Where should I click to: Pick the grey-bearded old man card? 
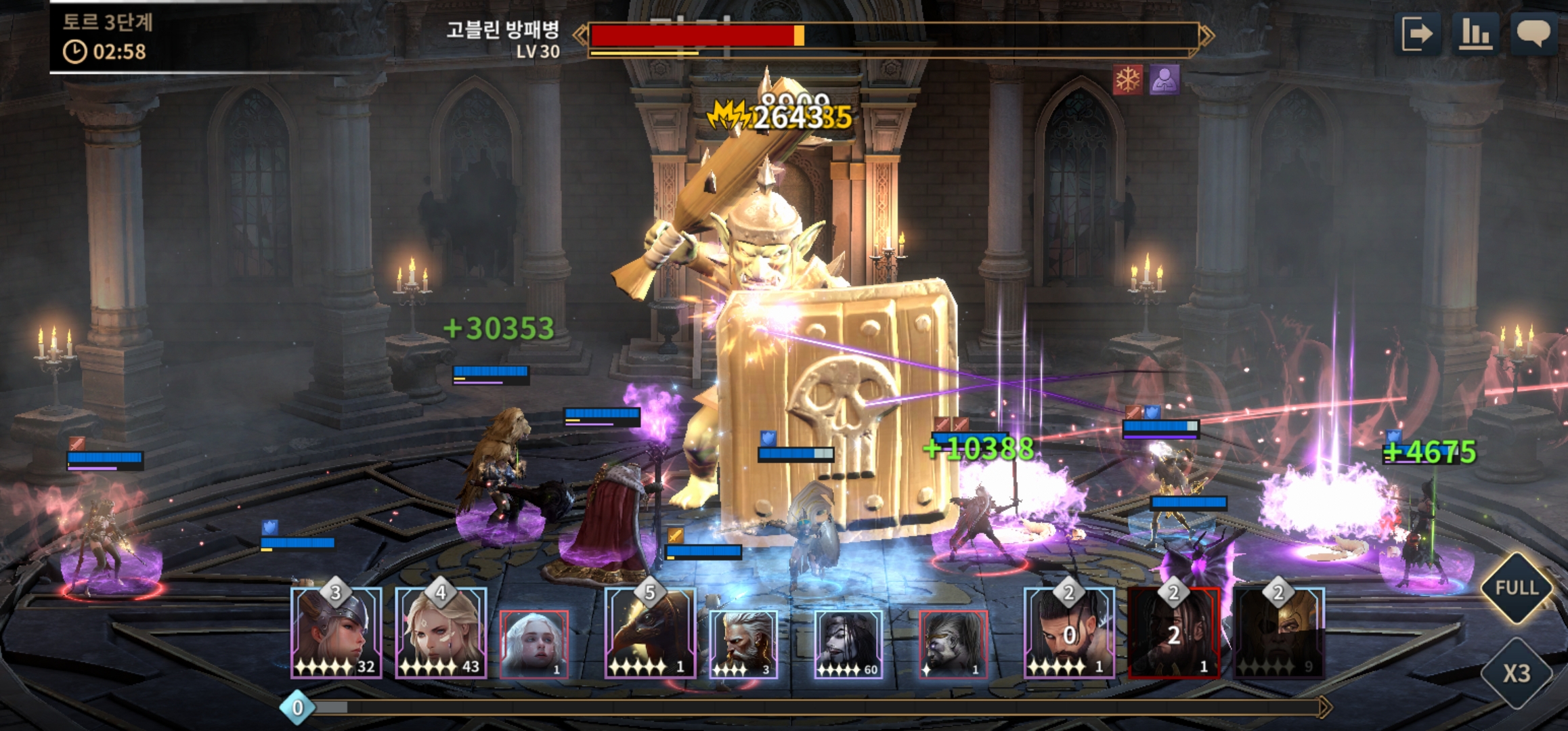743,644
